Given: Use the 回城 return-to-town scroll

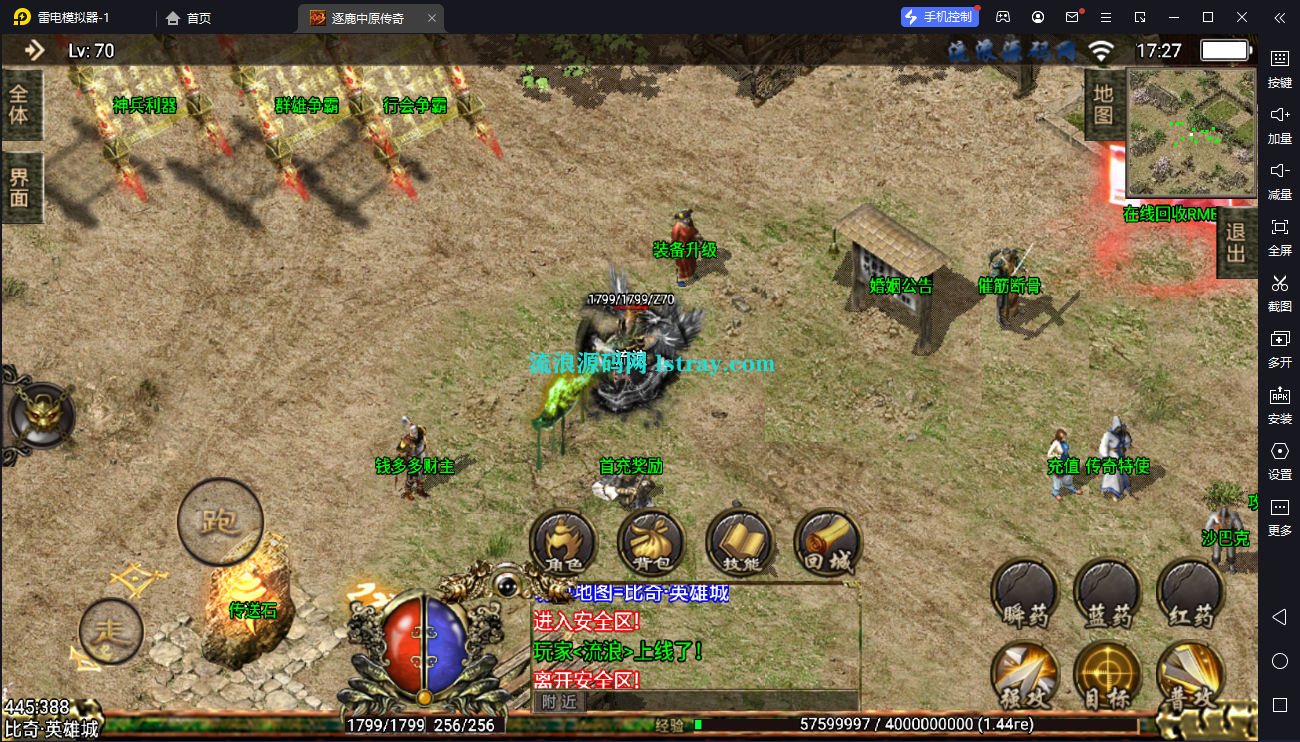Looking at the screenshot, I should 827,543.
